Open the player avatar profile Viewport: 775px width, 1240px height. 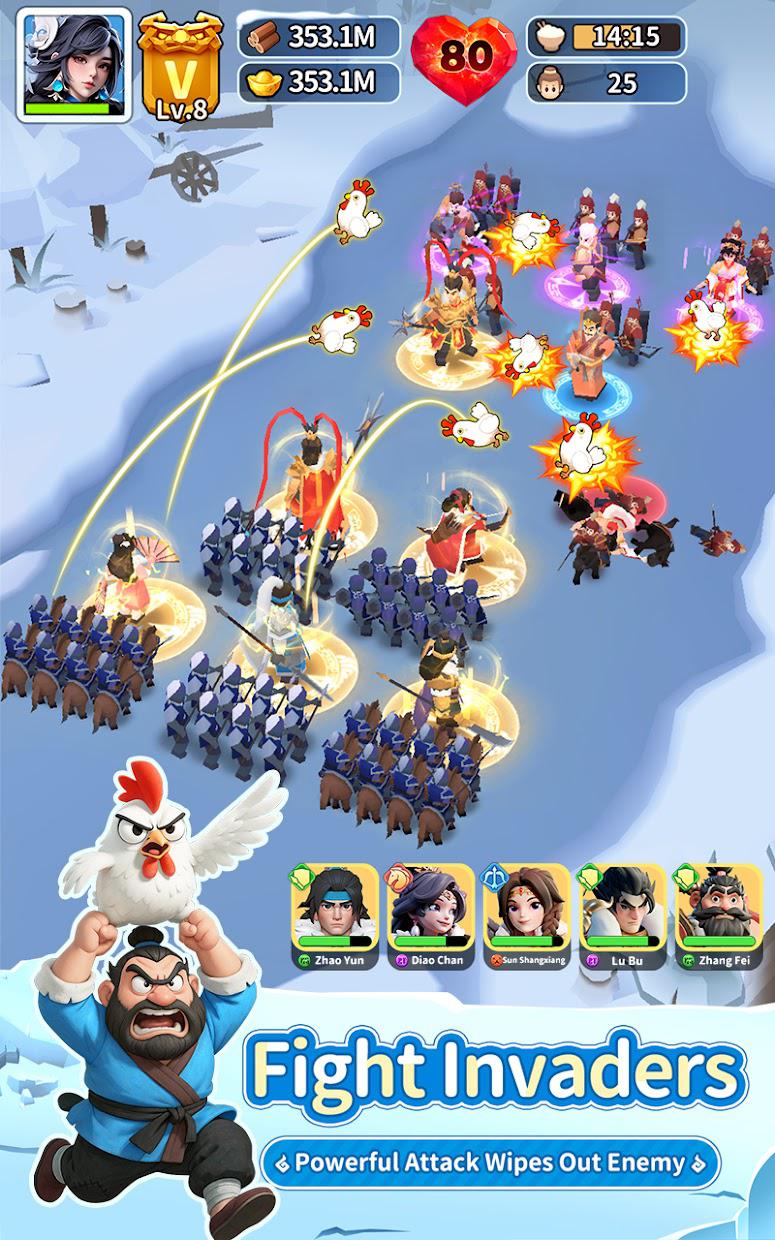[x=74, y=64]
